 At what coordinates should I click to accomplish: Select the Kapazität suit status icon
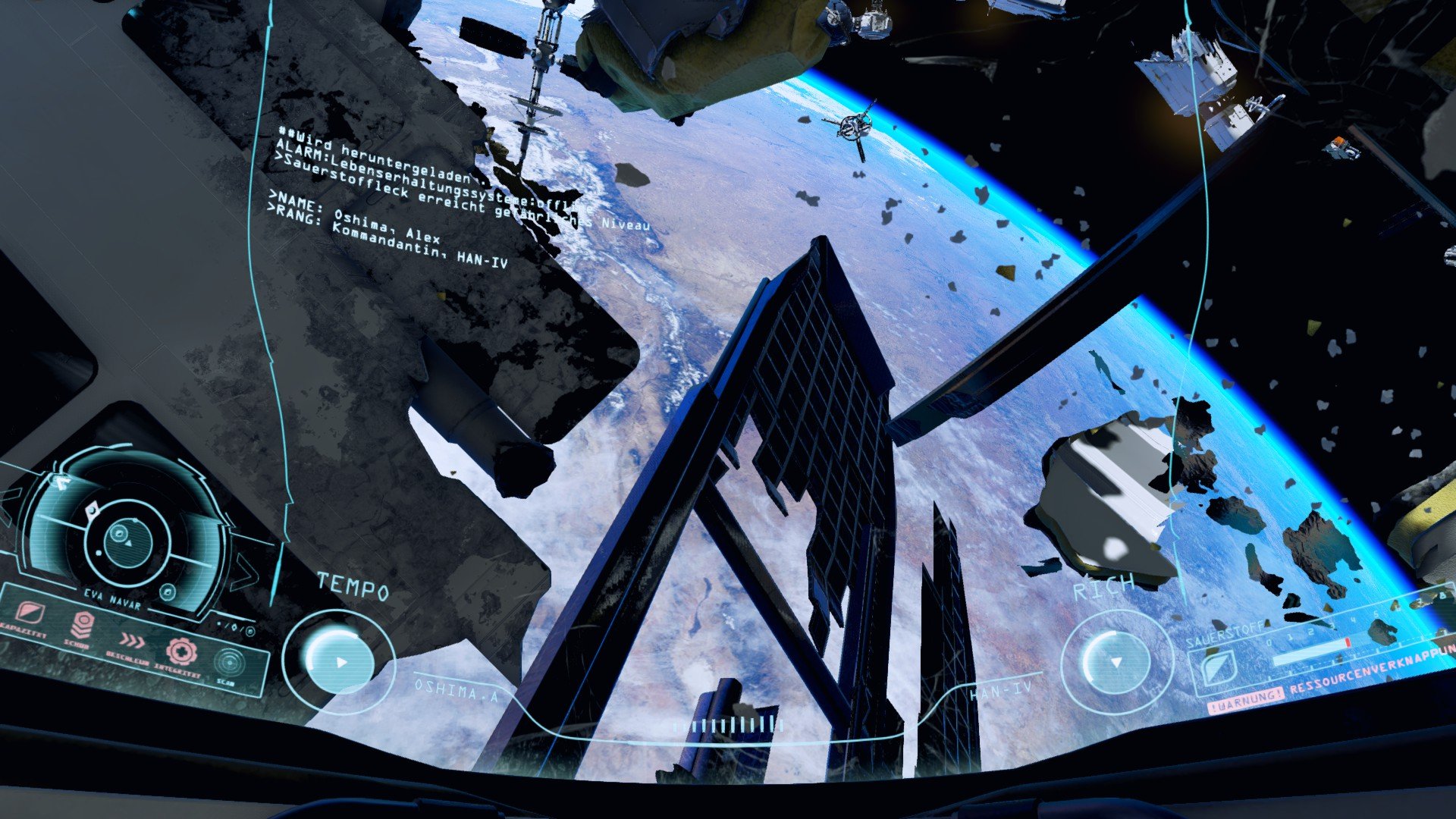coord(28,613)
